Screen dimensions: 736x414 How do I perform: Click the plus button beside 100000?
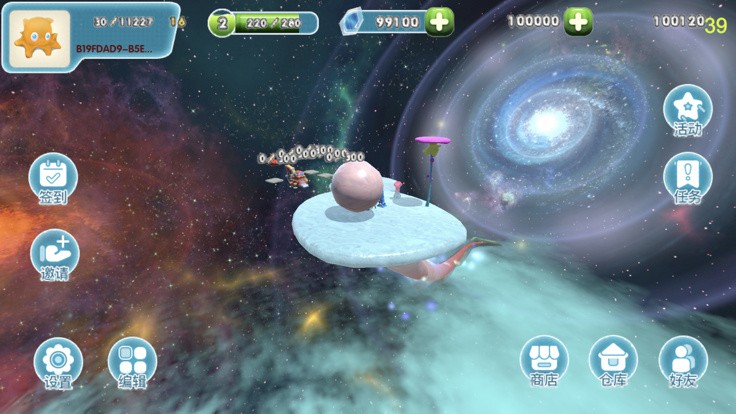pos(577,21)
